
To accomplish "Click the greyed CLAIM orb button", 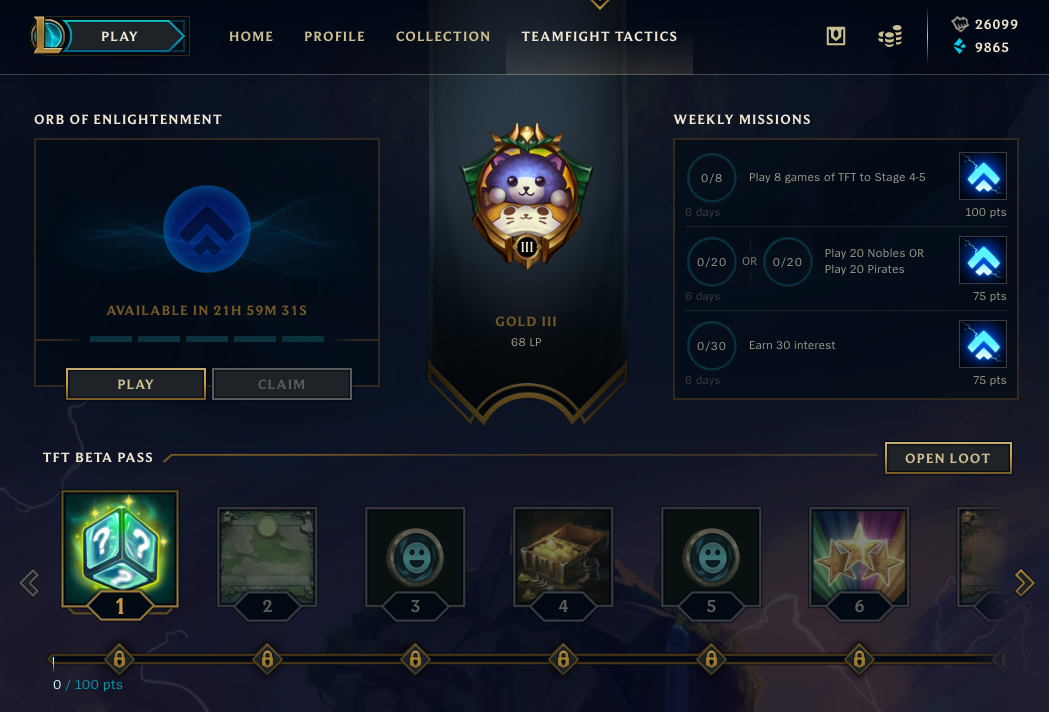I will pos(282,384).
